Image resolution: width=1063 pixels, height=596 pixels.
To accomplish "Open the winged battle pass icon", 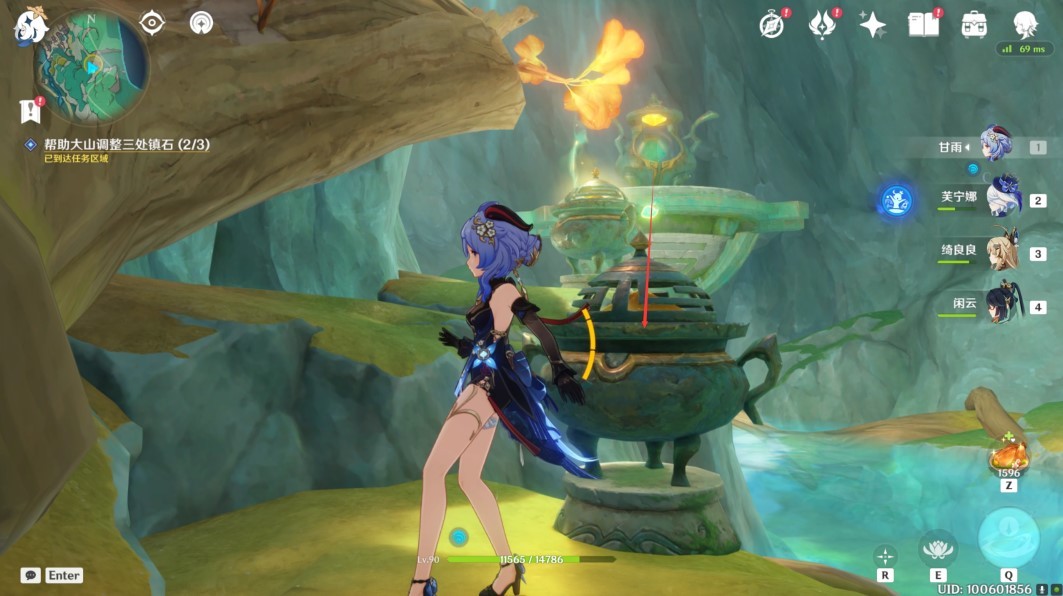I will (x=822, y=25).
